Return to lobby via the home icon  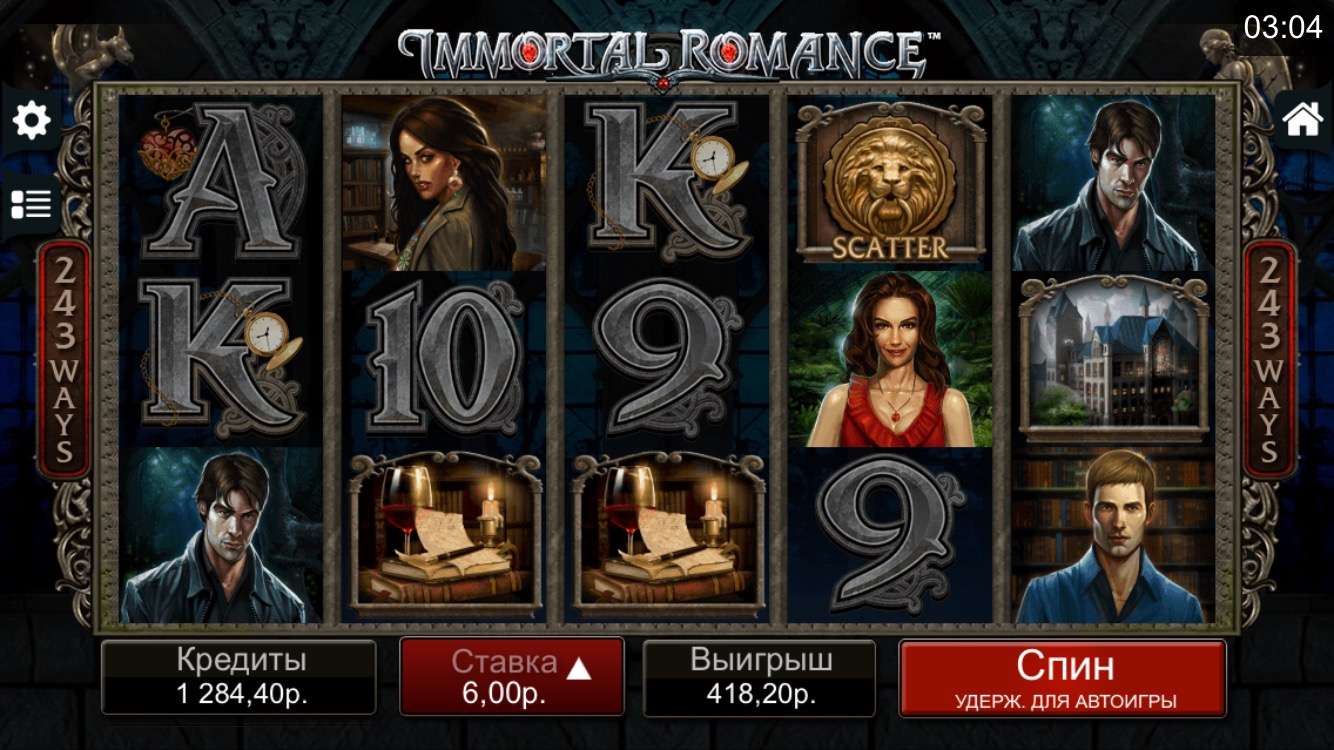click(x=1302, y=119)
